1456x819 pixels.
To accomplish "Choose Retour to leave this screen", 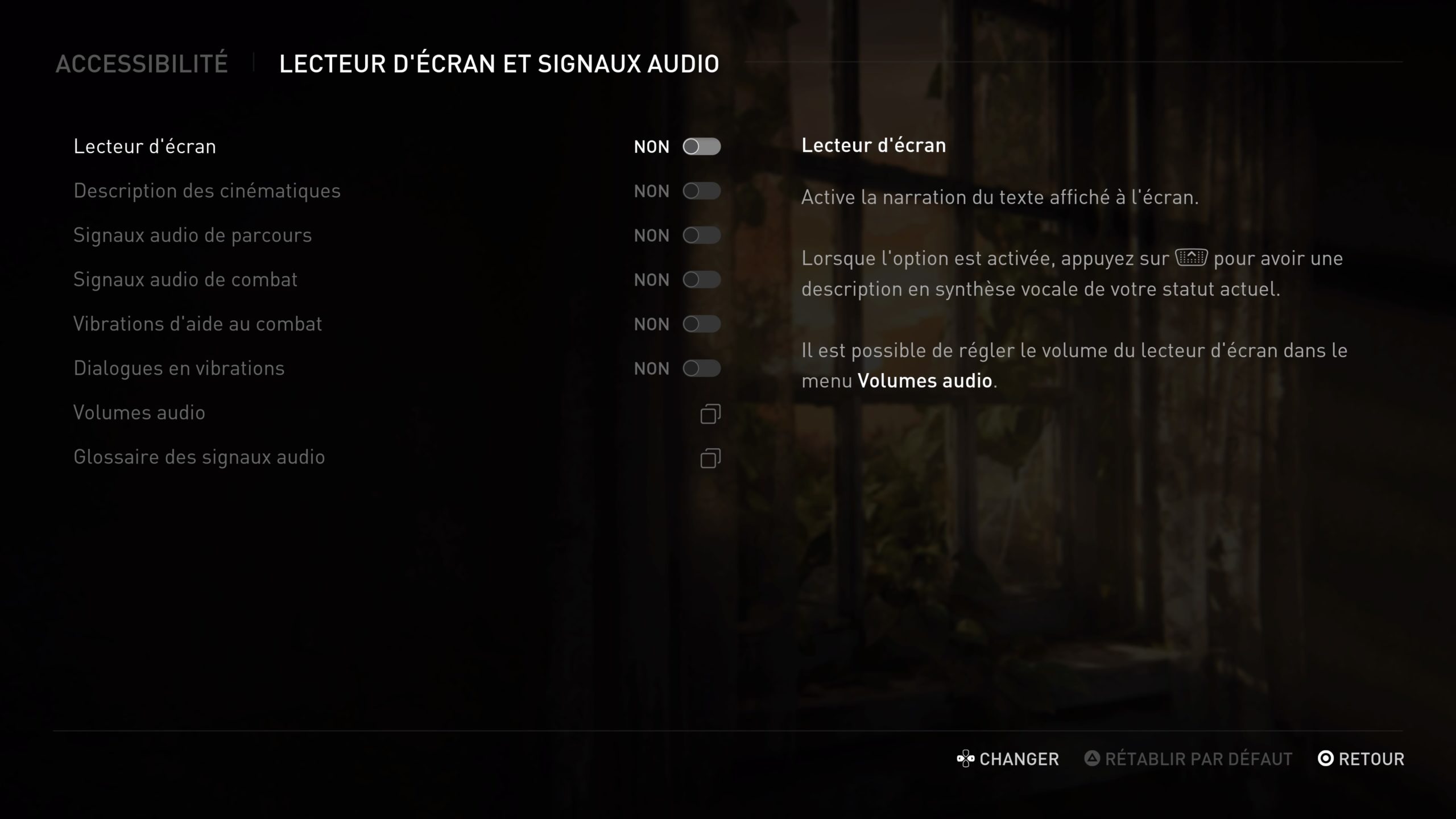I will click(x=1360, y=759).
